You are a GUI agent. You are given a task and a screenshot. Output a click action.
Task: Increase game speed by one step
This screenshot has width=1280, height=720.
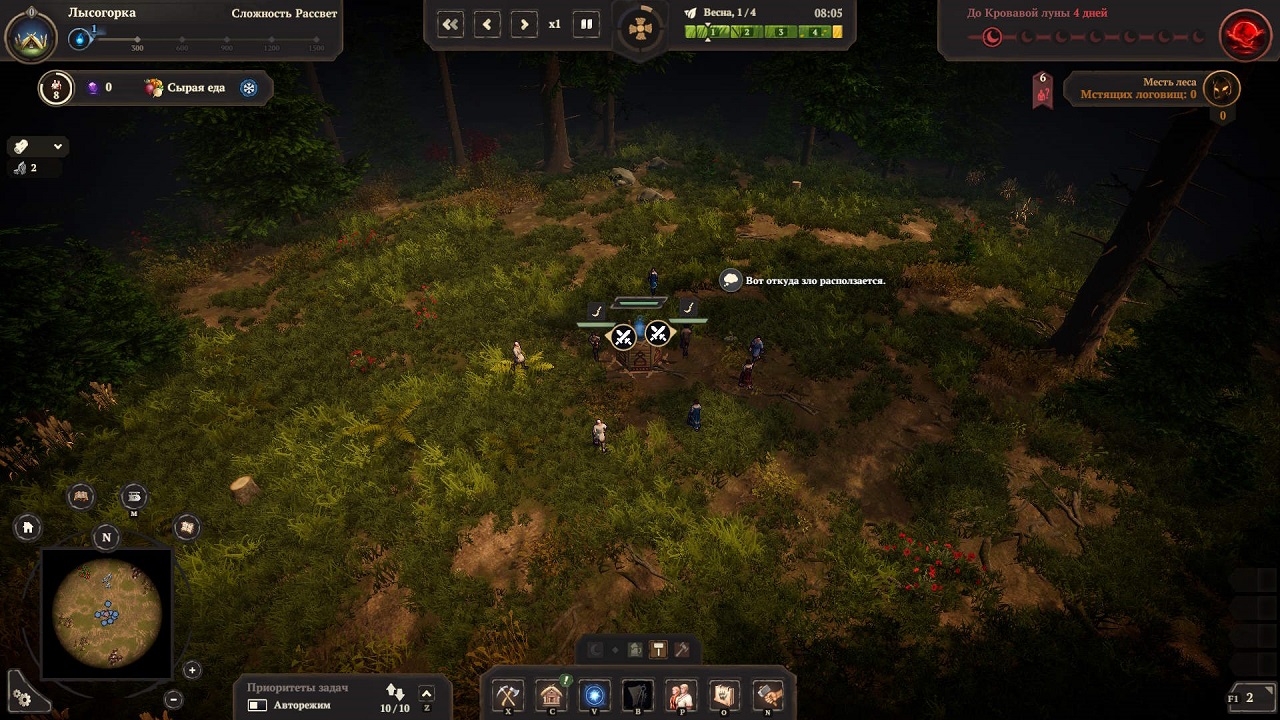click(x=523, y=24)
